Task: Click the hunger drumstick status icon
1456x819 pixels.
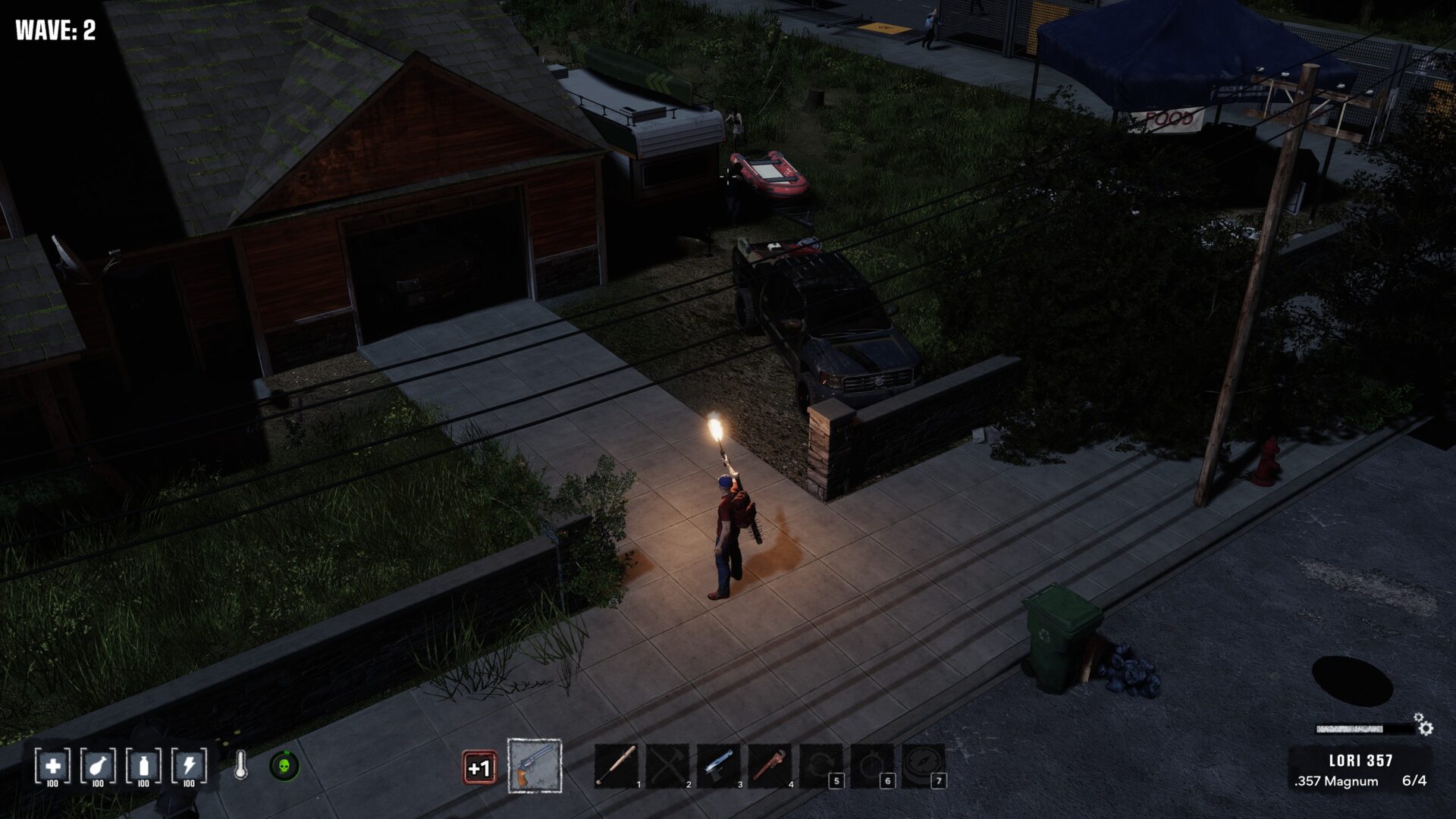Action: click(x=98, y=766)
